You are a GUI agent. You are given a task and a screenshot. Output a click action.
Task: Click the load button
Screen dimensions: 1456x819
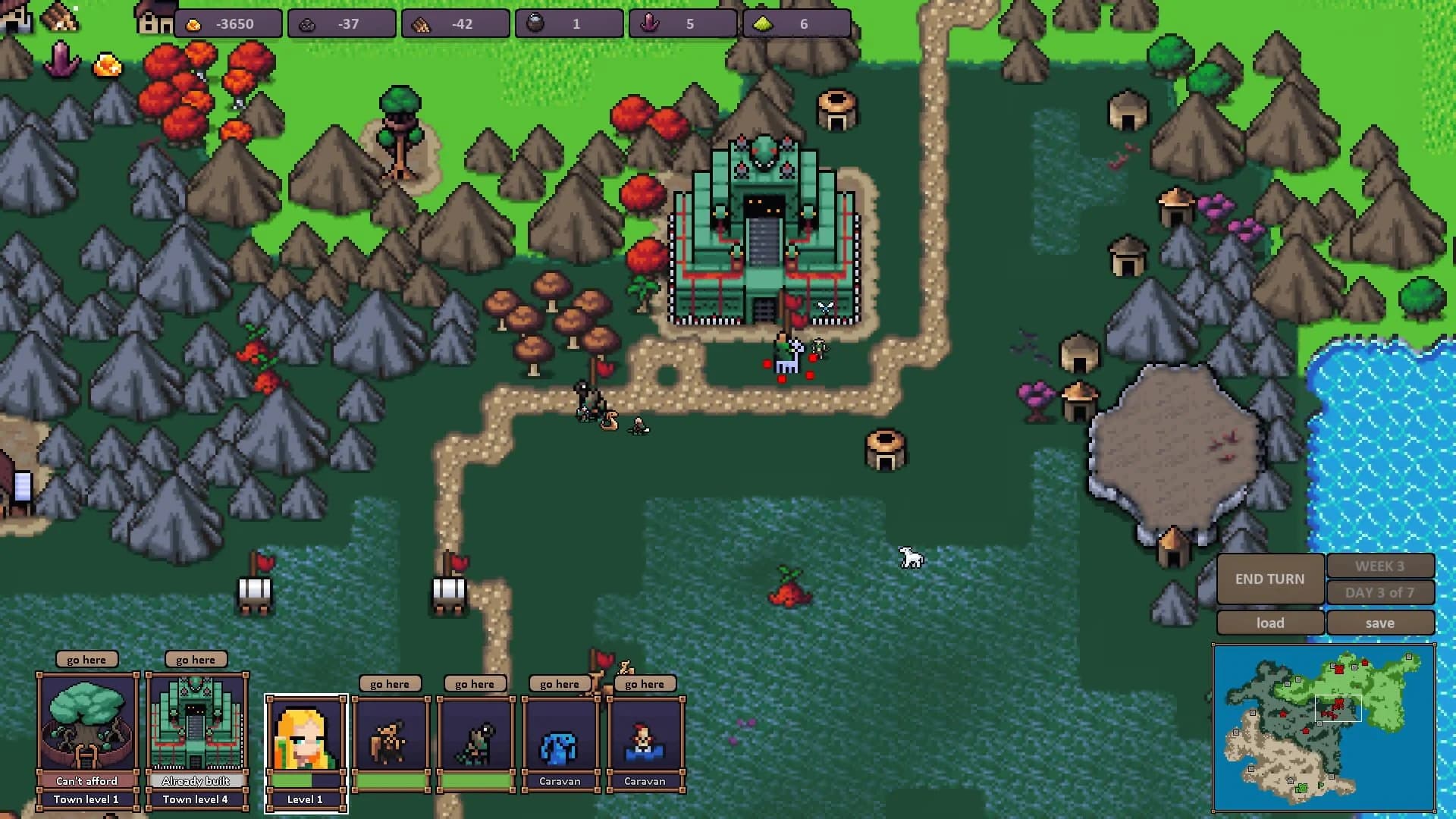coord(1270,623)
